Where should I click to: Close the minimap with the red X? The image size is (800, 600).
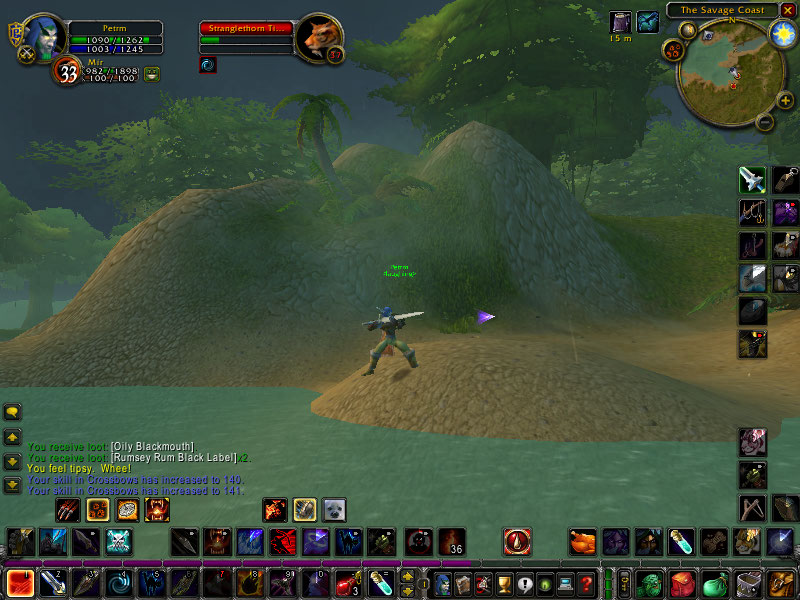[788, 10]
